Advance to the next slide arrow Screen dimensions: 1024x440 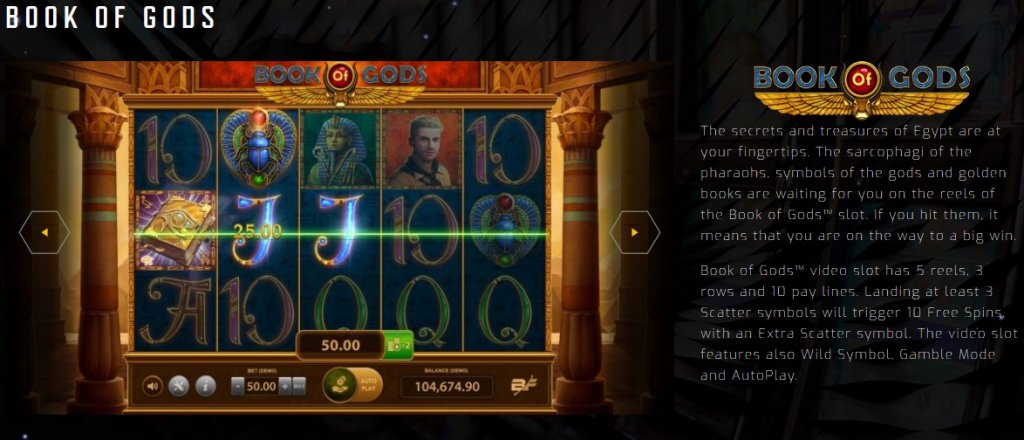click(635, 233)
